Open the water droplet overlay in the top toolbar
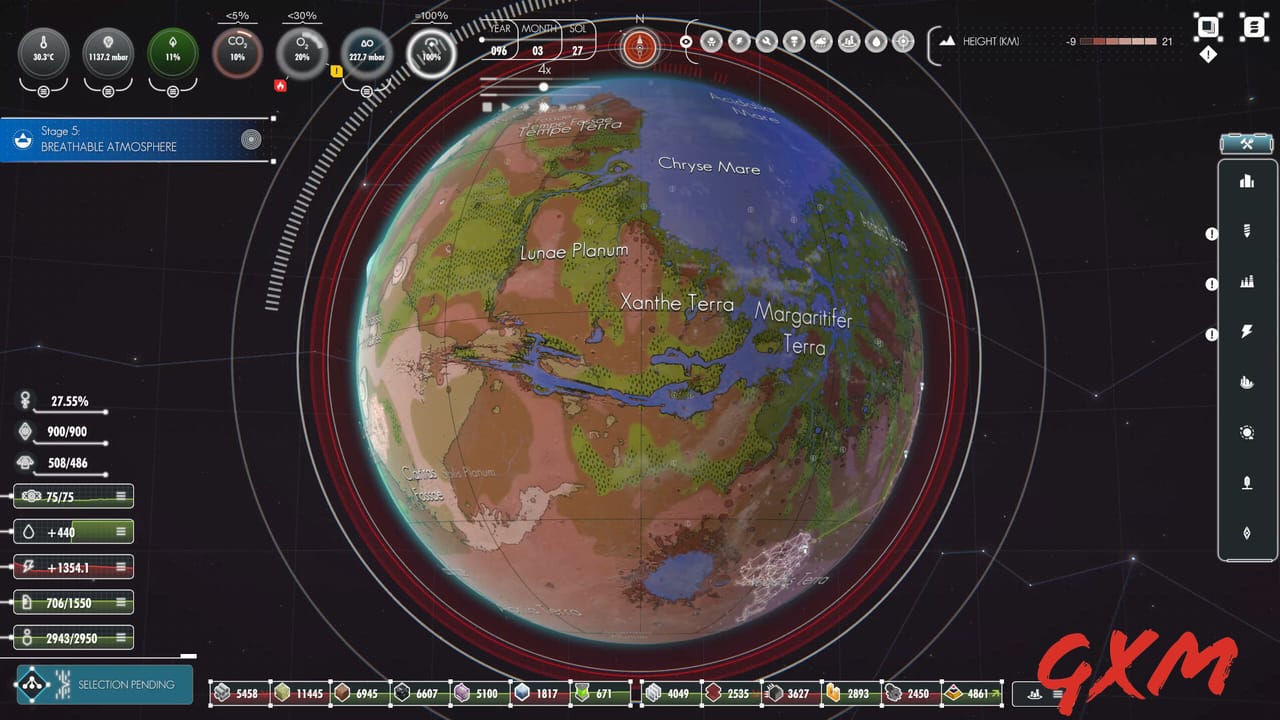Screen dimensions: 1280x720 [875, 40]
